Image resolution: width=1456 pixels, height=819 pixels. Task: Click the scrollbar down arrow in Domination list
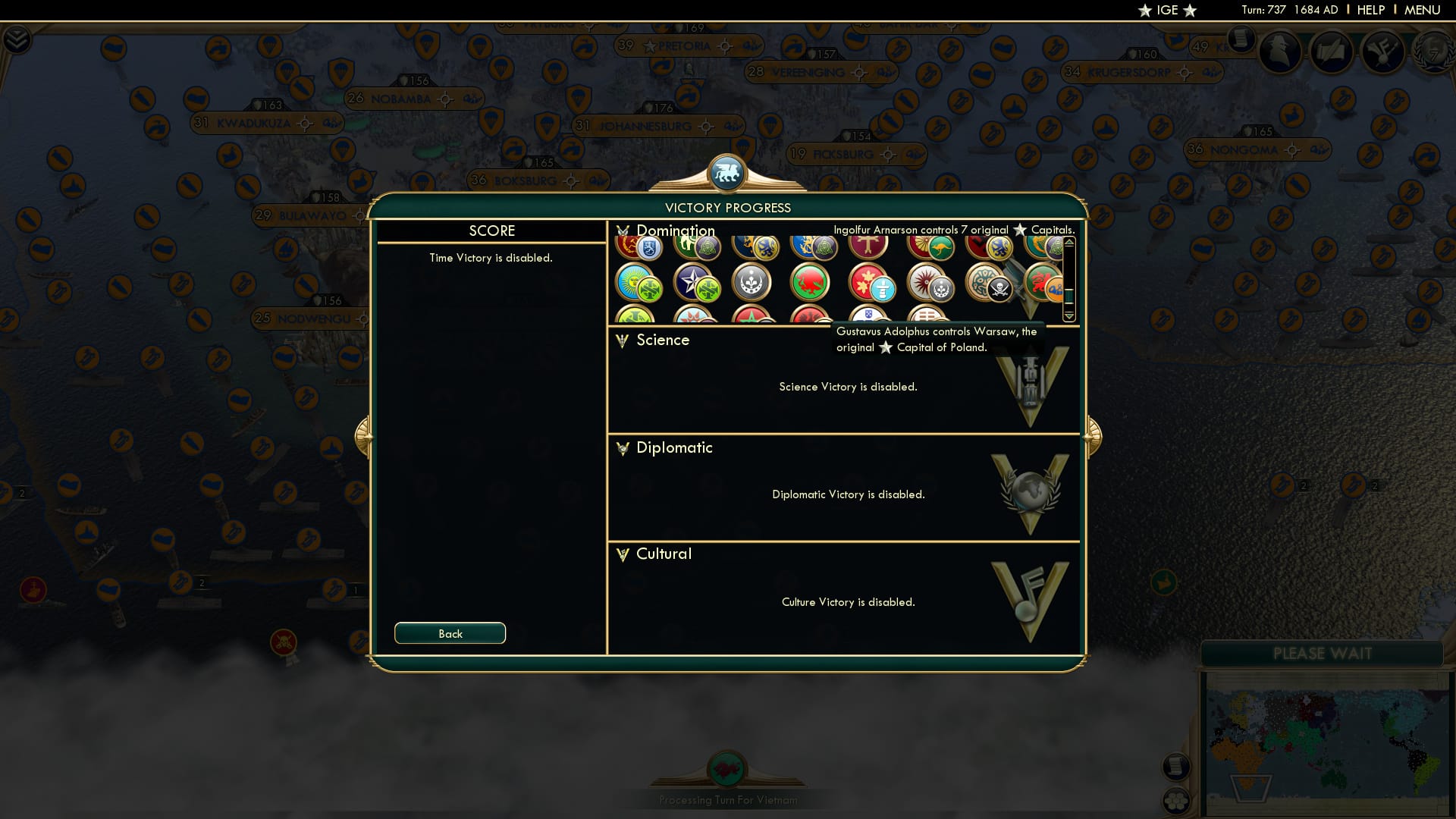(x=1069, y=315)
